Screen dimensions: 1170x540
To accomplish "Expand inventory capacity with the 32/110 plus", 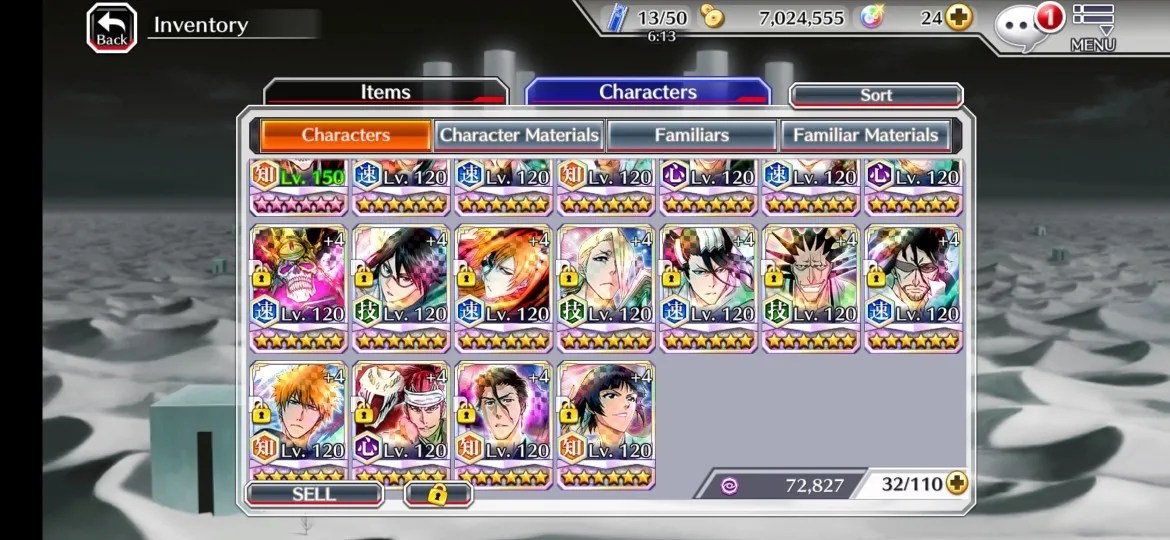I will (x=957, y=484).
